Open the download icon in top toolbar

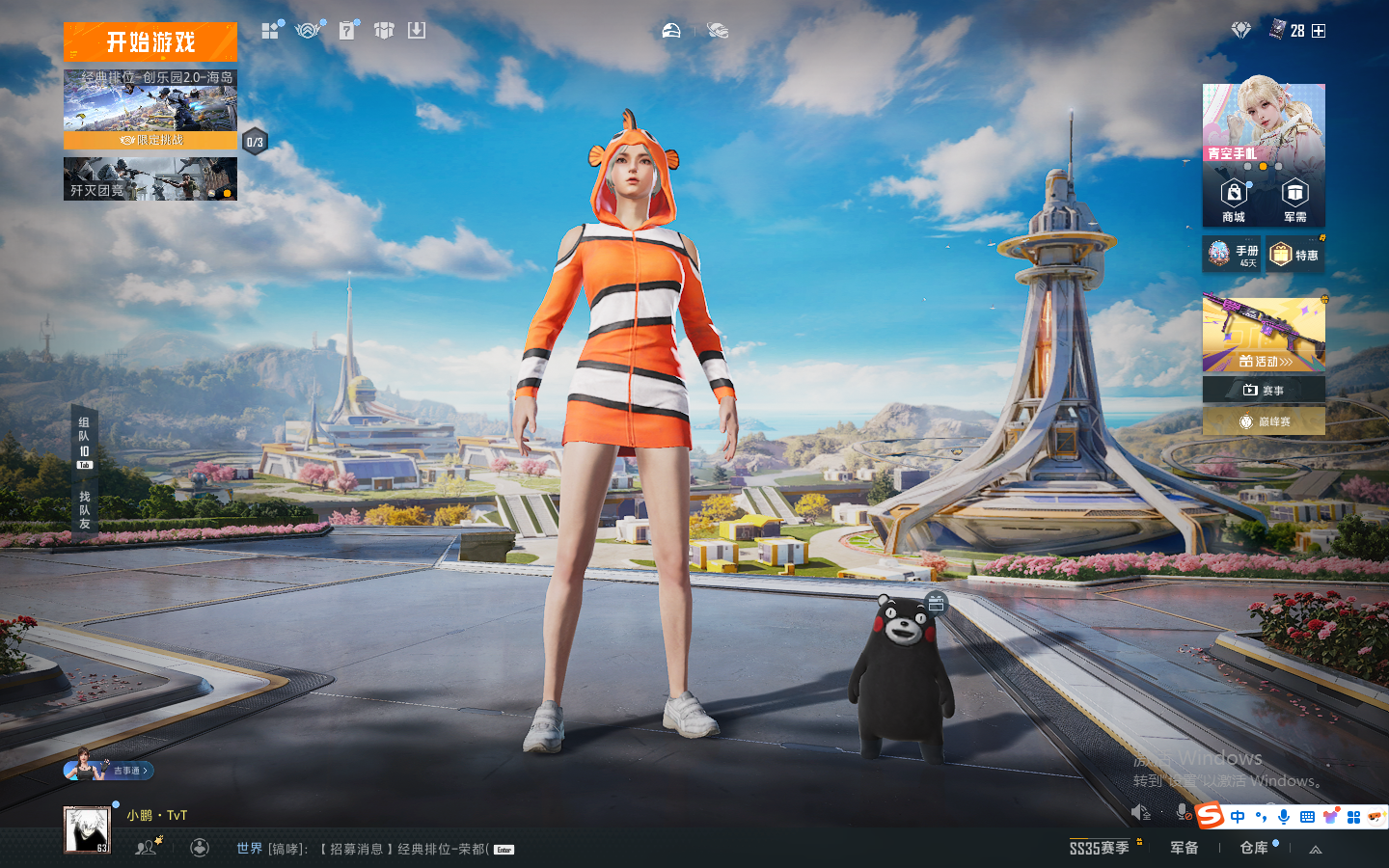pyautogui.click(x=417, y=31)
